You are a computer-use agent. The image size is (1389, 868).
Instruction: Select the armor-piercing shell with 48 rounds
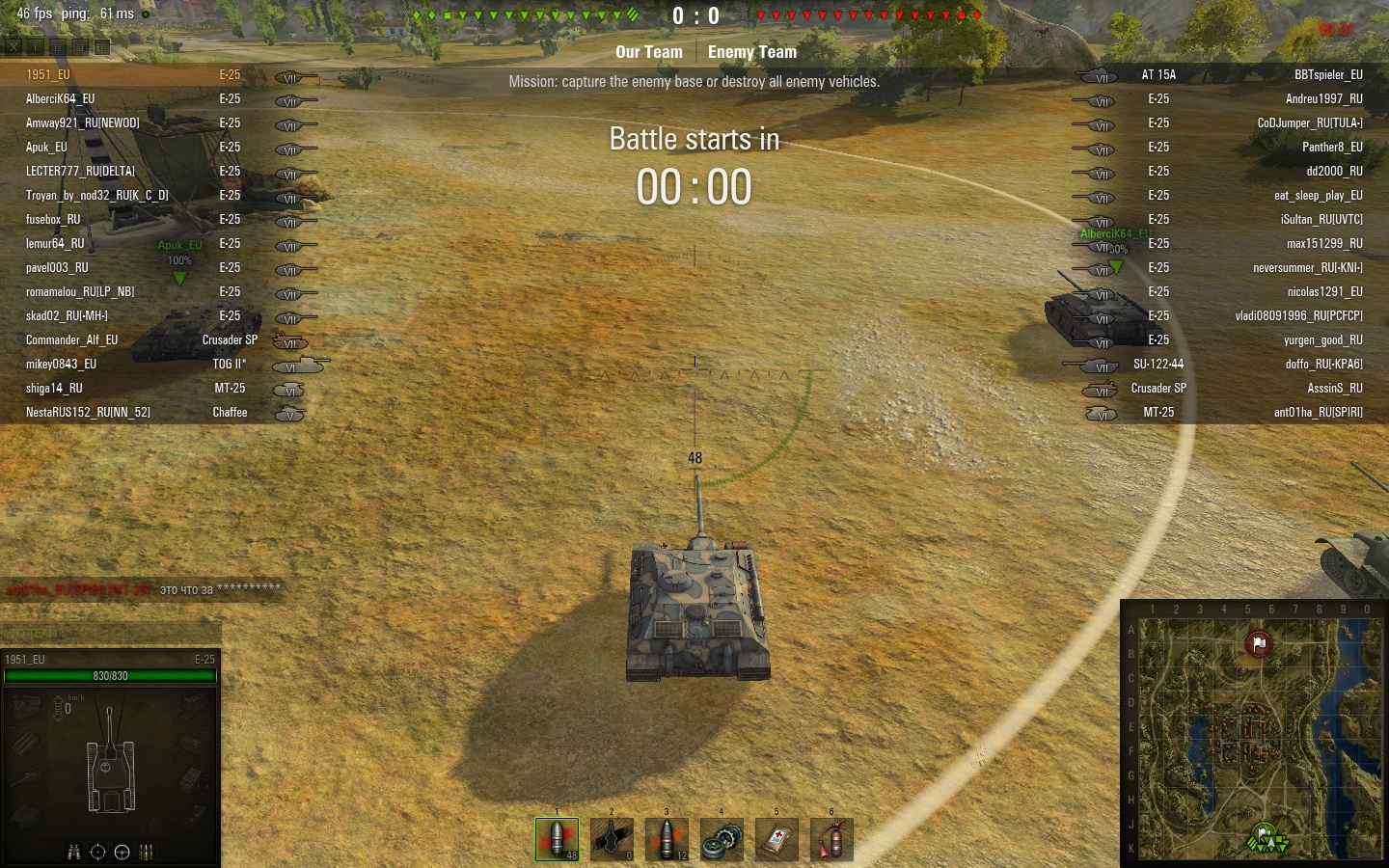coord(557,838)
